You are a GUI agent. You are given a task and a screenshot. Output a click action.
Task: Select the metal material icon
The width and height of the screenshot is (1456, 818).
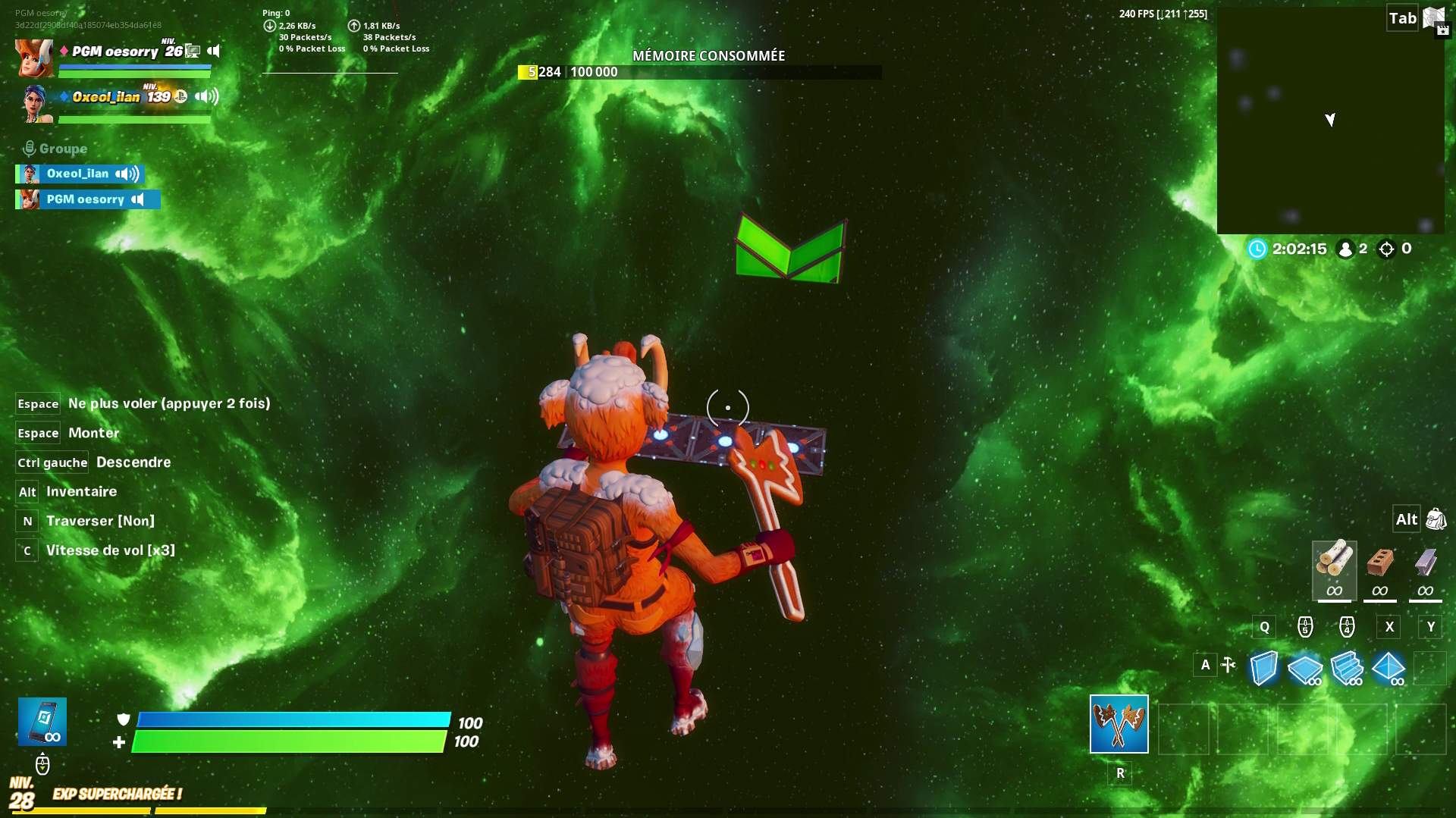[x=1423, y=569]
